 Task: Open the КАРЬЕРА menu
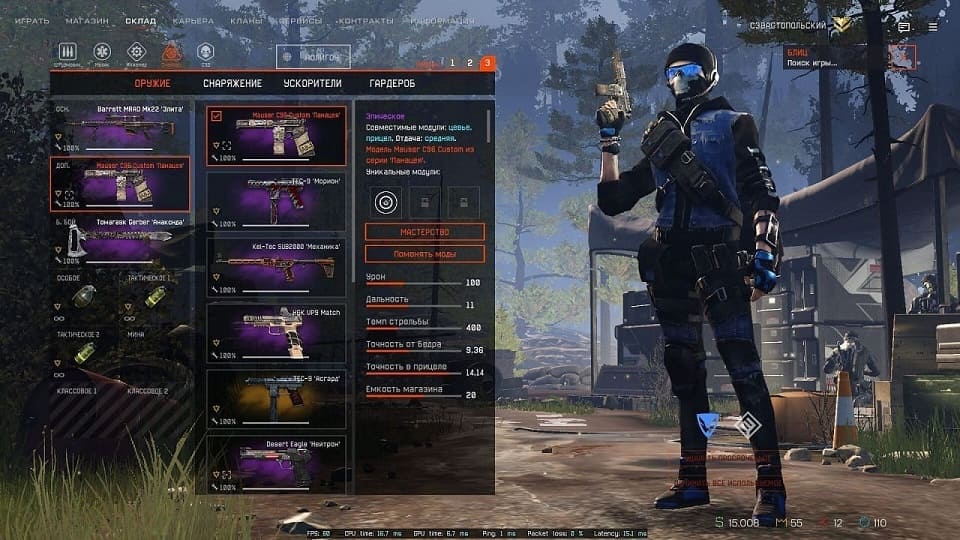point(193,21)
